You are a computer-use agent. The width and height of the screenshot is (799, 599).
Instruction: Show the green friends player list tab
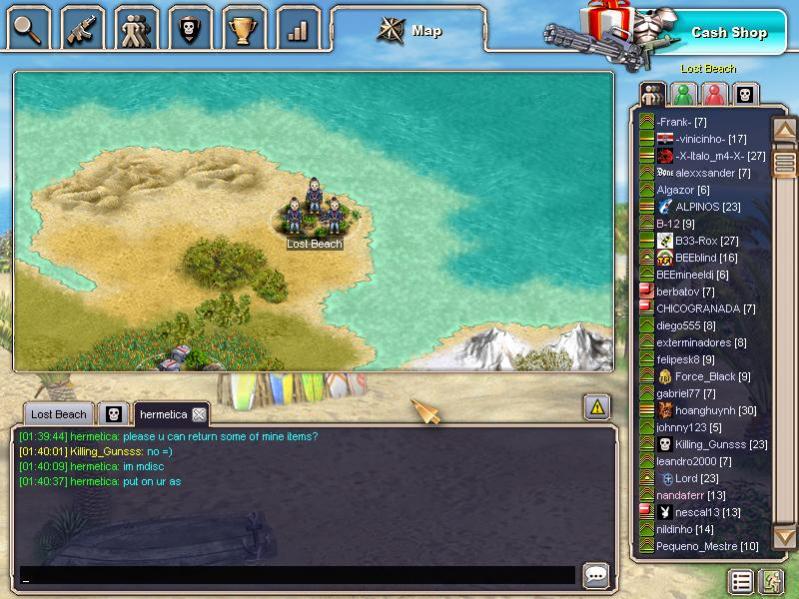(684, 95)
